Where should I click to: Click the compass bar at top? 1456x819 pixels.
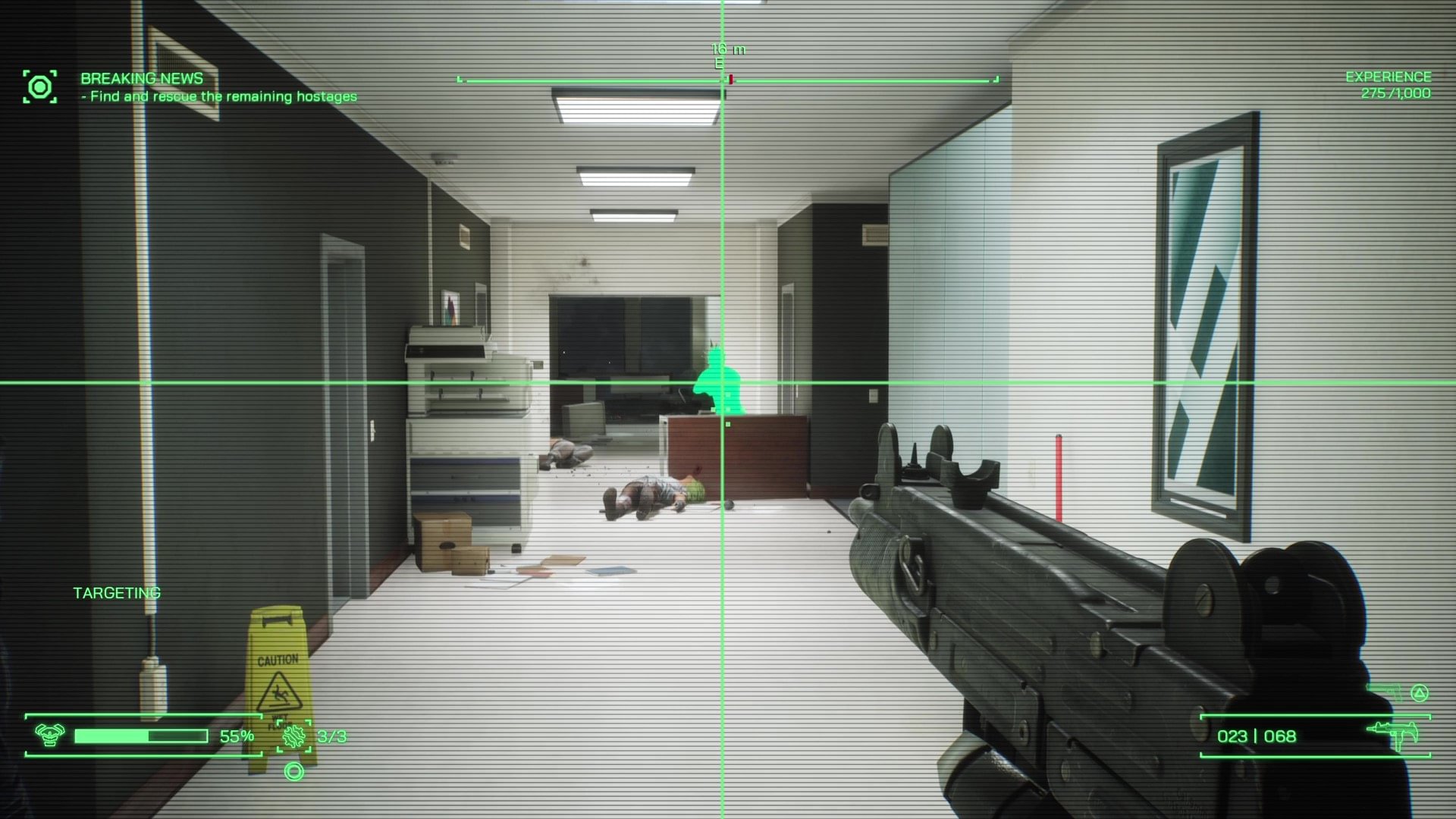click(x=727, y=79)
